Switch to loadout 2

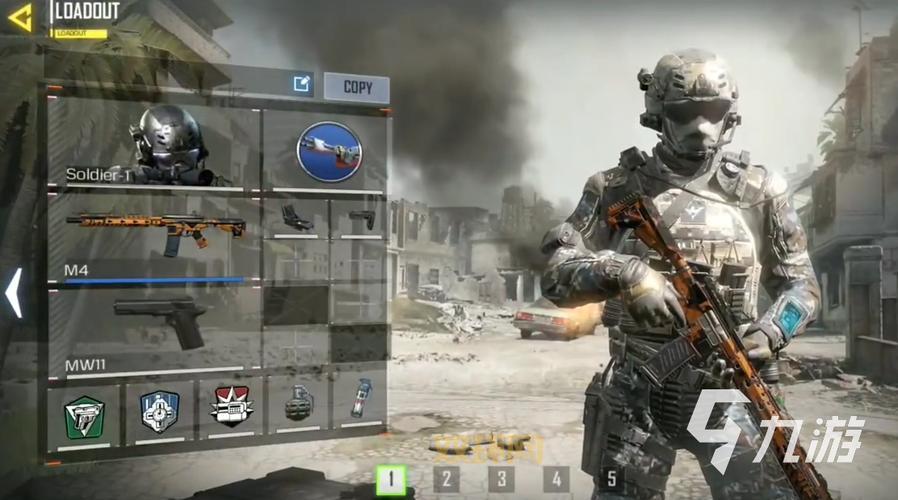[446, 480]
